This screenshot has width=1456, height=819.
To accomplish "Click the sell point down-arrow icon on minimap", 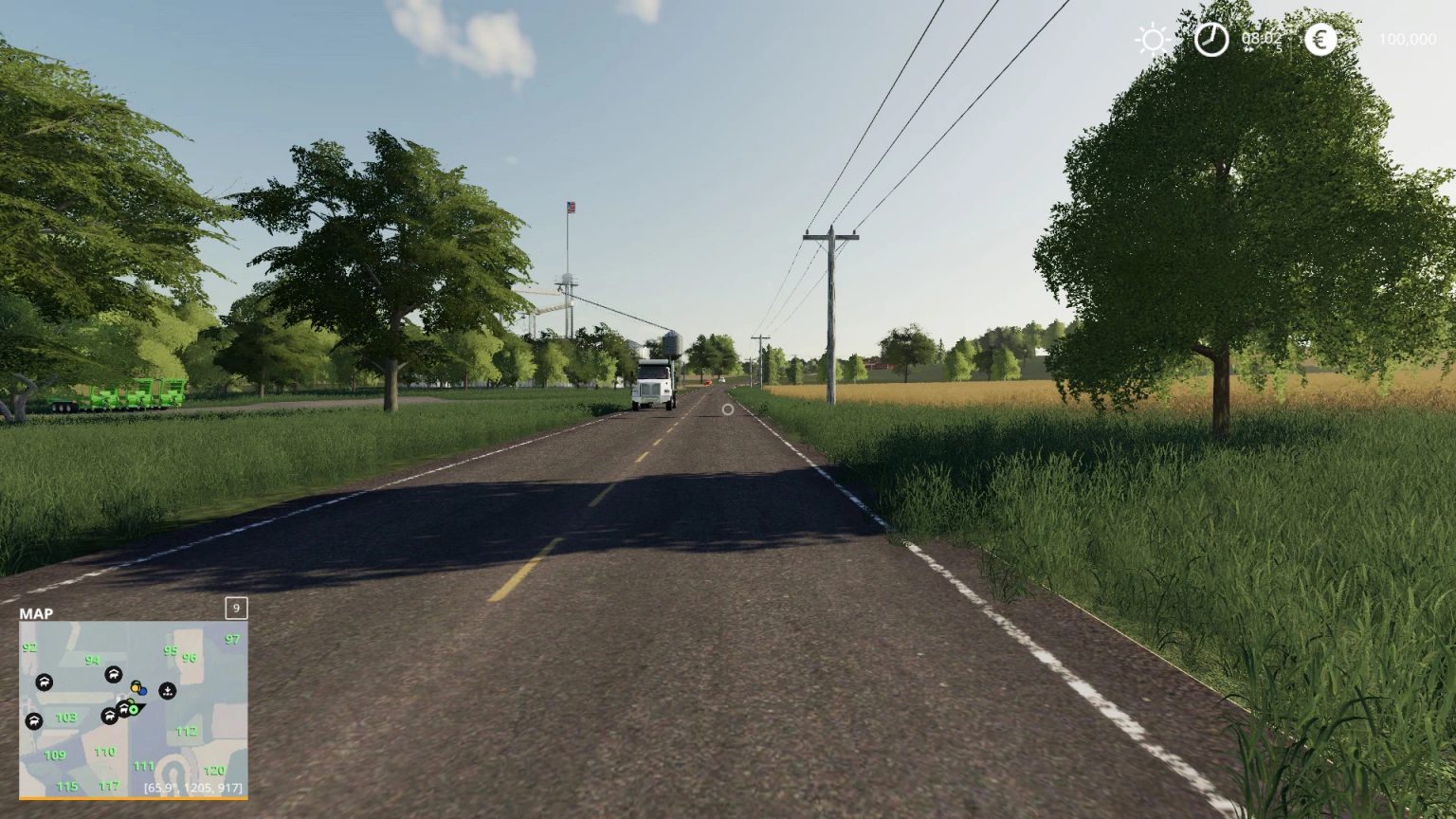I will pyautogui.click(x=167, y=691).
